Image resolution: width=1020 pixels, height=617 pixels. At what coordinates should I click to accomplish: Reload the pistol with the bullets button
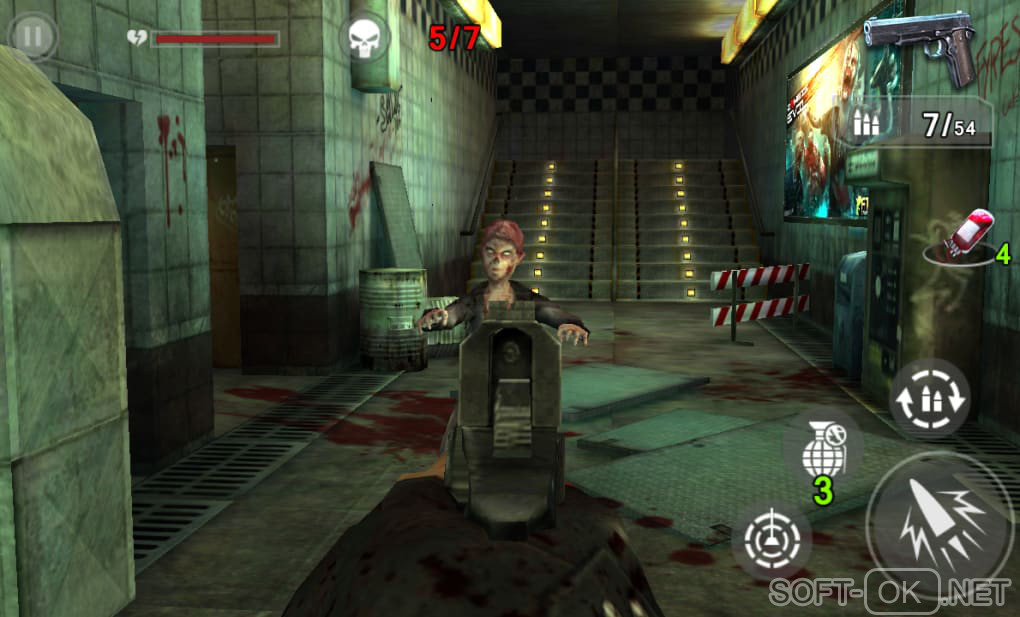click(x=929, y=398)
